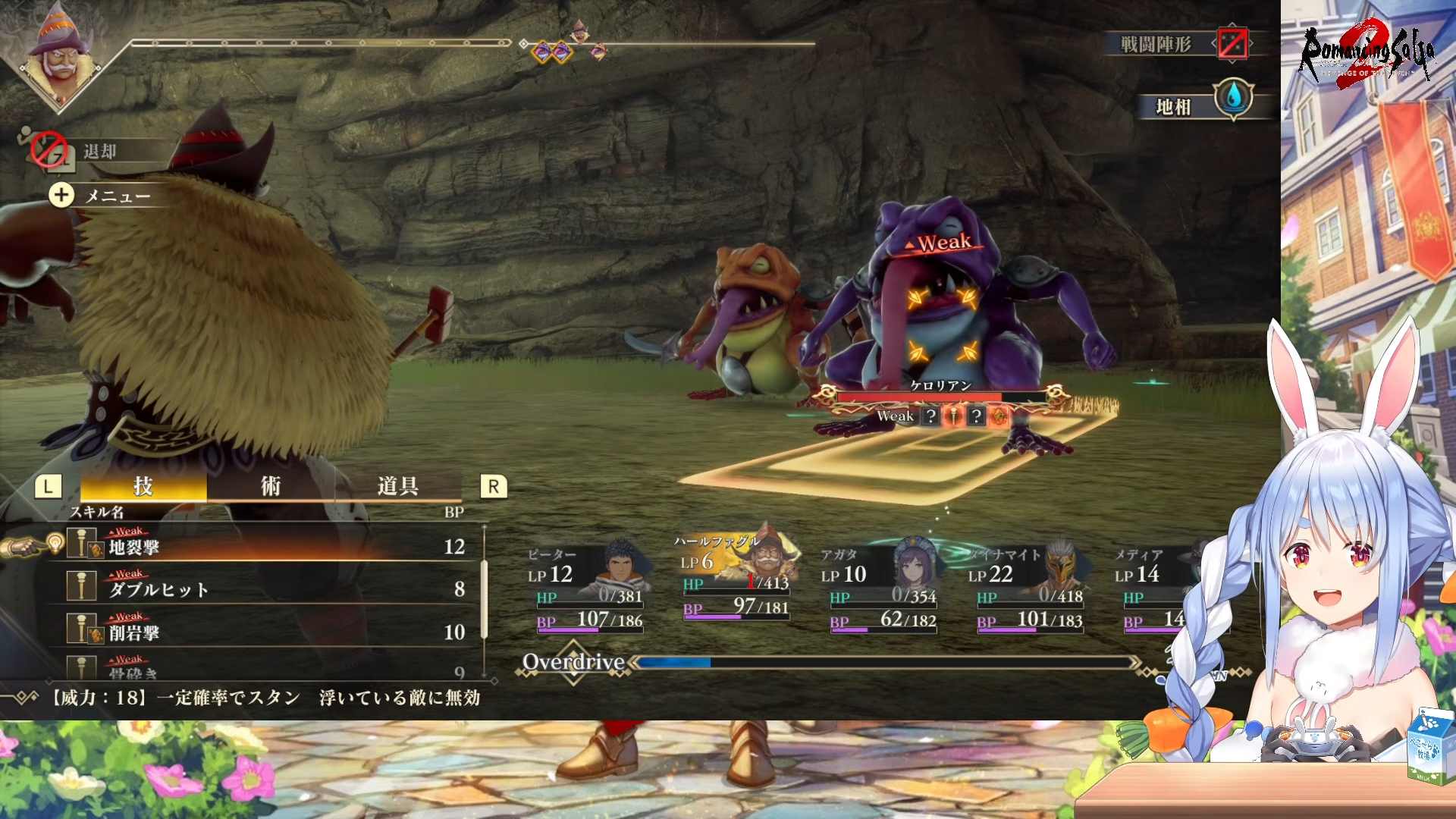Click the Overdrive gauge label
The height and width of the screenshot is (819, 1456).
pos(573,662)
